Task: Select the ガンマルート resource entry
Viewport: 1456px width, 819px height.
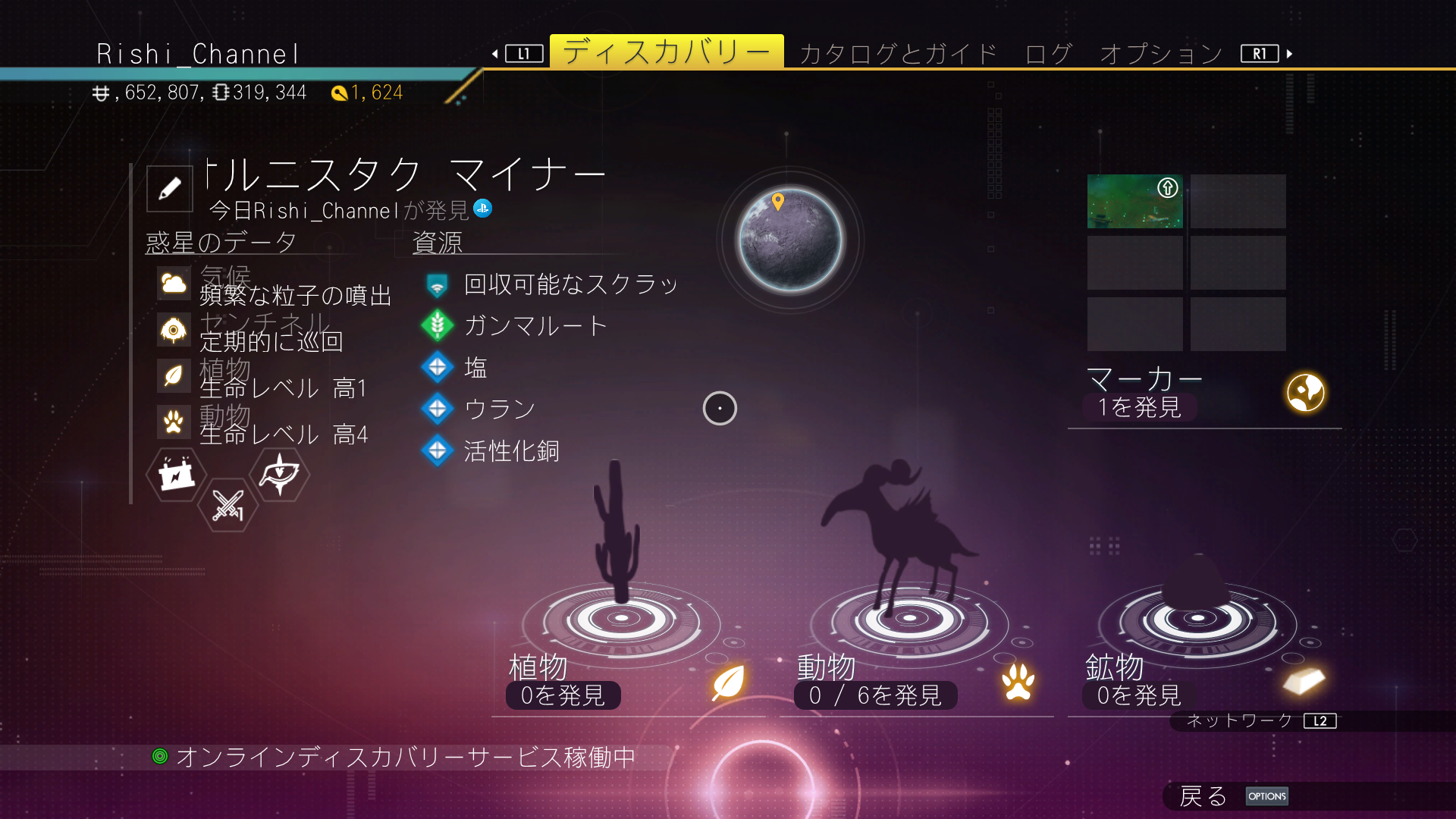Action: pos(535,326)
